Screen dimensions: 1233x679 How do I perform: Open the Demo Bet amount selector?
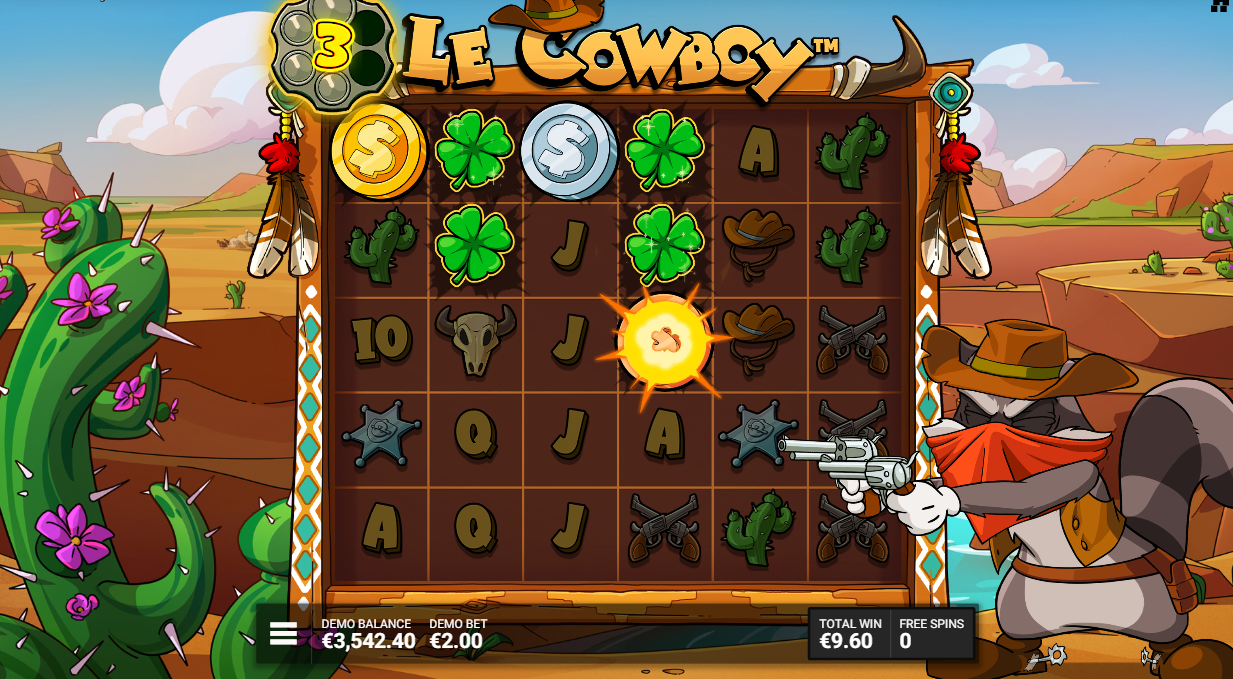point(457,634)
